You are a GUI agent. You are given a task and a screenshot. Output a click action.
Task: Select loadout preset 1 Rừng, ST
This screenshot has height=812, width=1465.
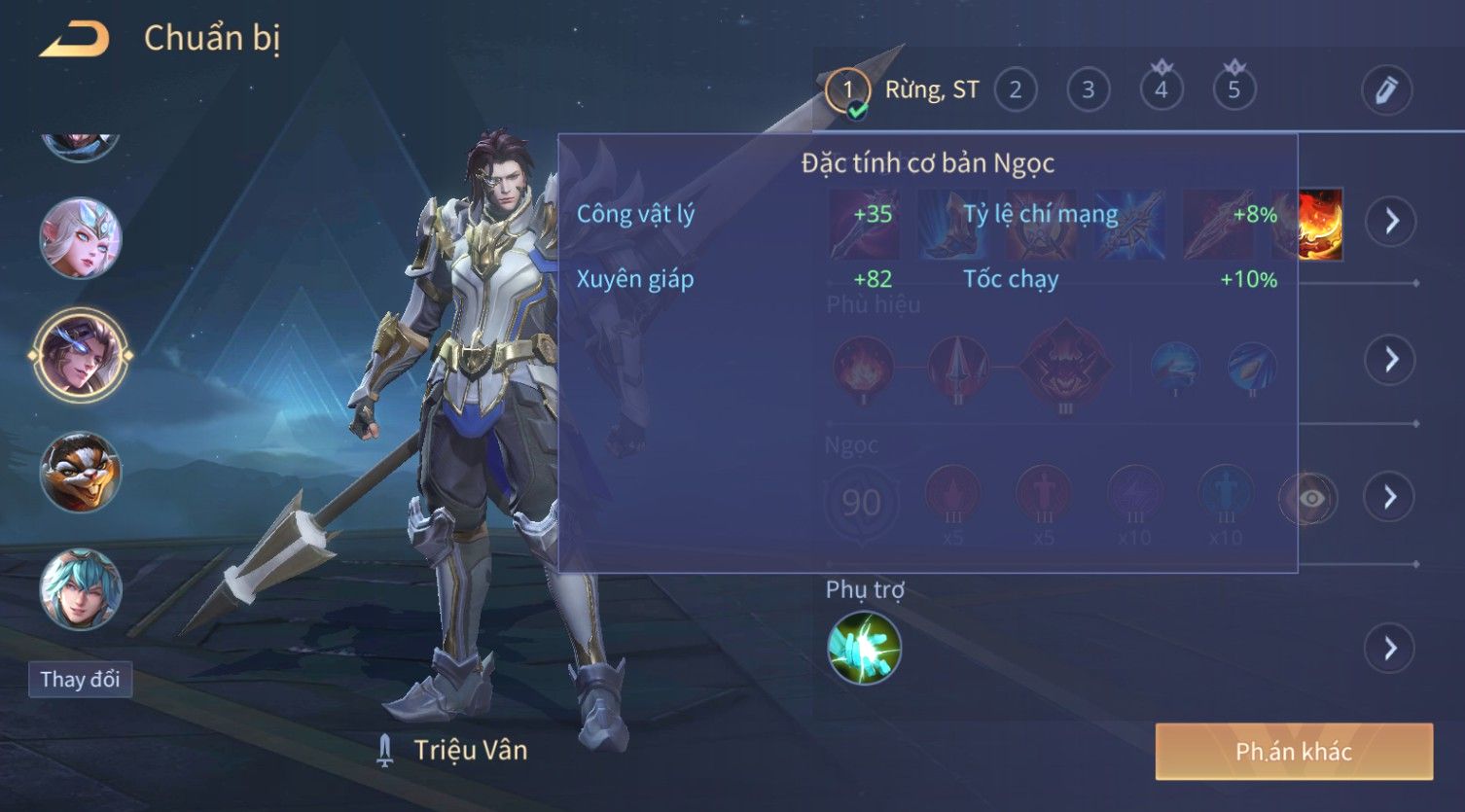847,90
